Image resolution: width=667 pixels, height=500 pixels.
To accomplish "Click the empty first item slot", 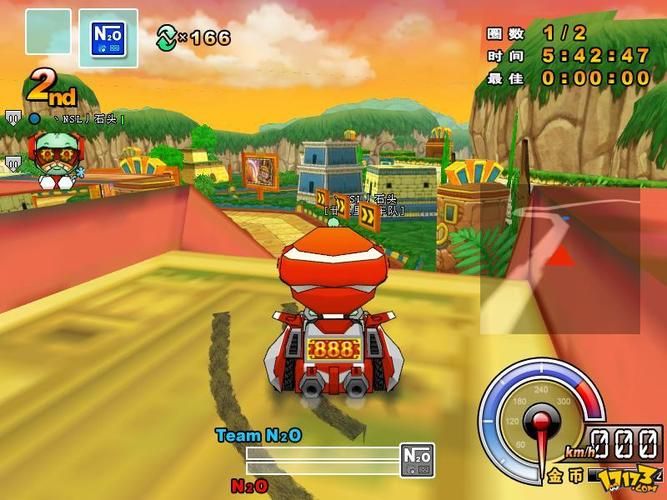I will coord(48,31).
